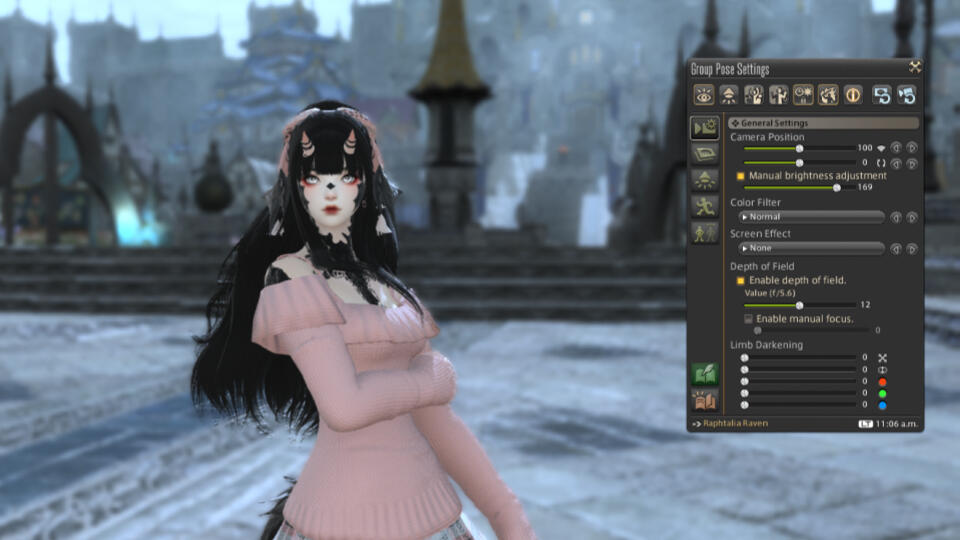960x540 pixels.
Task: Toggle Manual brightness adjustment checkbox
Action: 741,176
